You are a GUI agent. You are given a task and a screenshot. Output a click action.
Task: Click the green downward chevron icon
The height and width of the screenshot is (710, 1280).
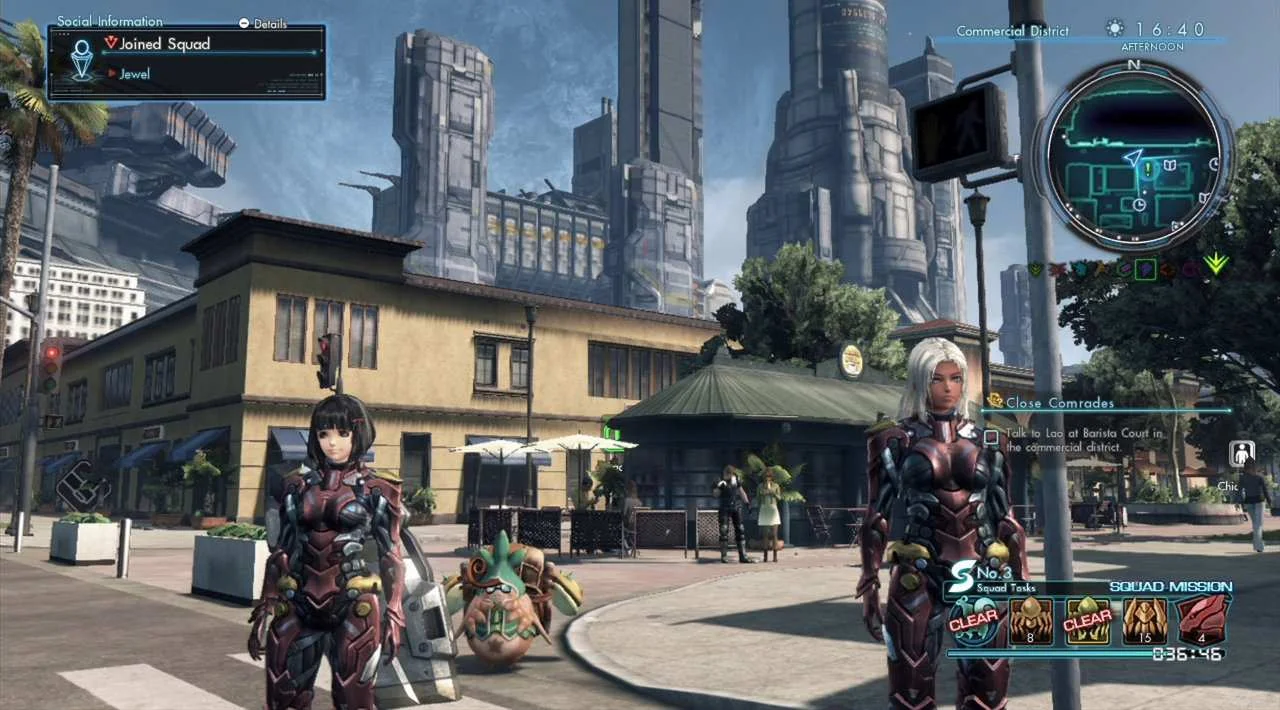[1216, 263]
